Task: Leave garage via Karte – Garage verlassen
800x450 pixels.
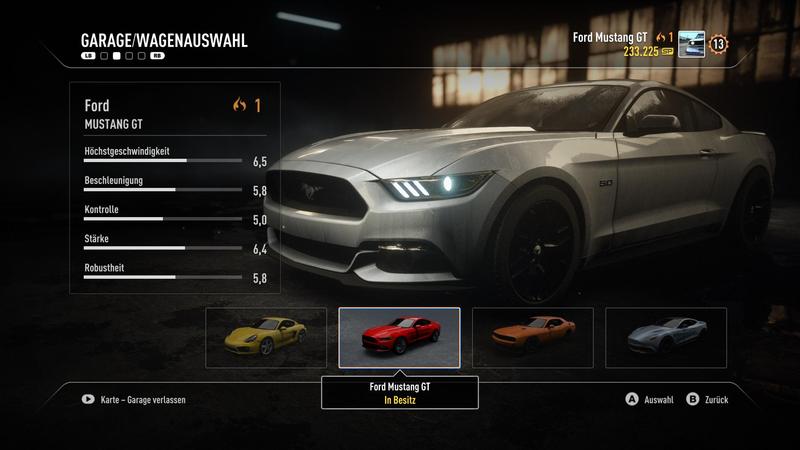Action: [135, 399]
